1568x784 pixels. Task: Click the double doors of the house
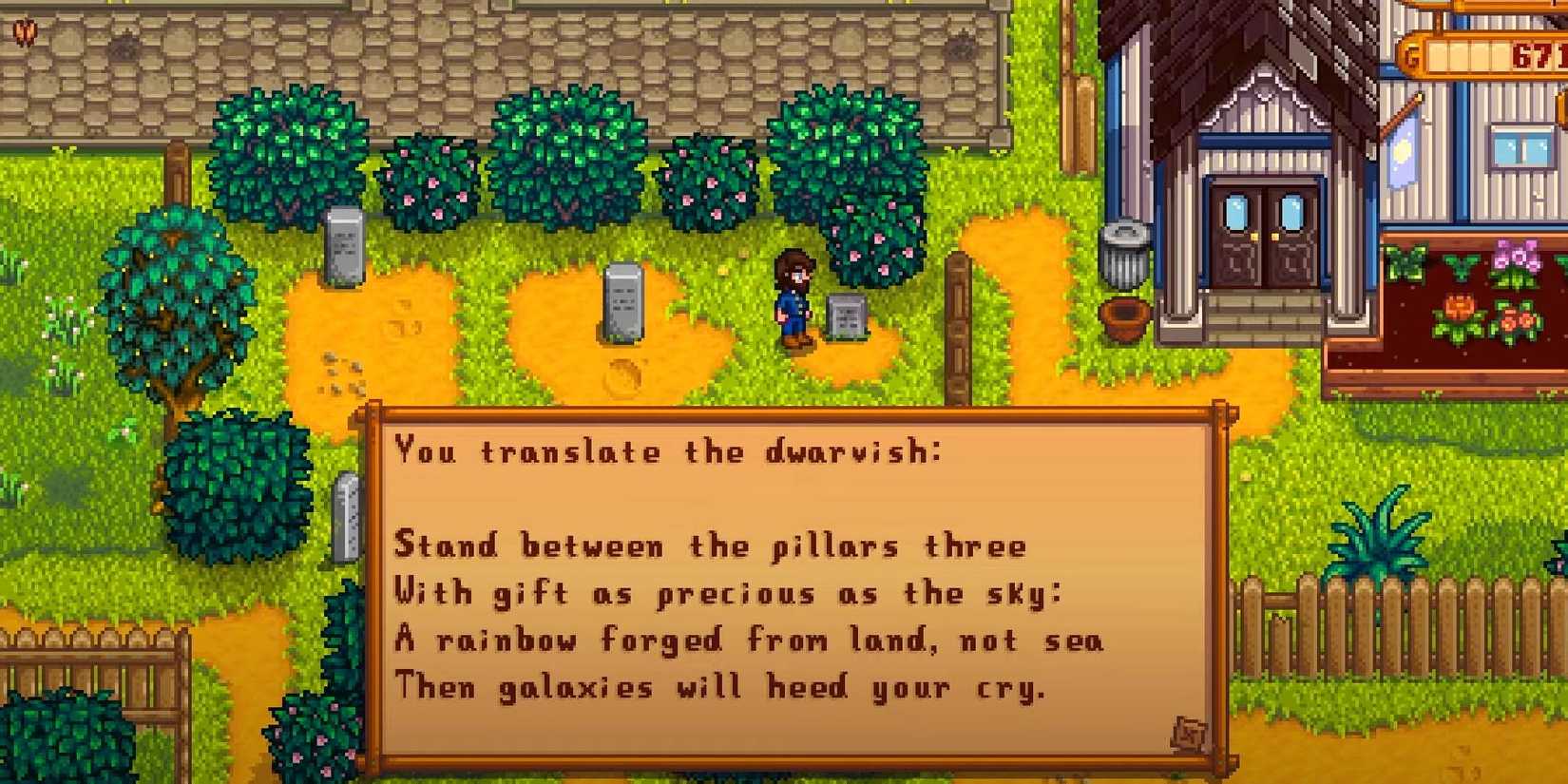tap(1262, 233)
